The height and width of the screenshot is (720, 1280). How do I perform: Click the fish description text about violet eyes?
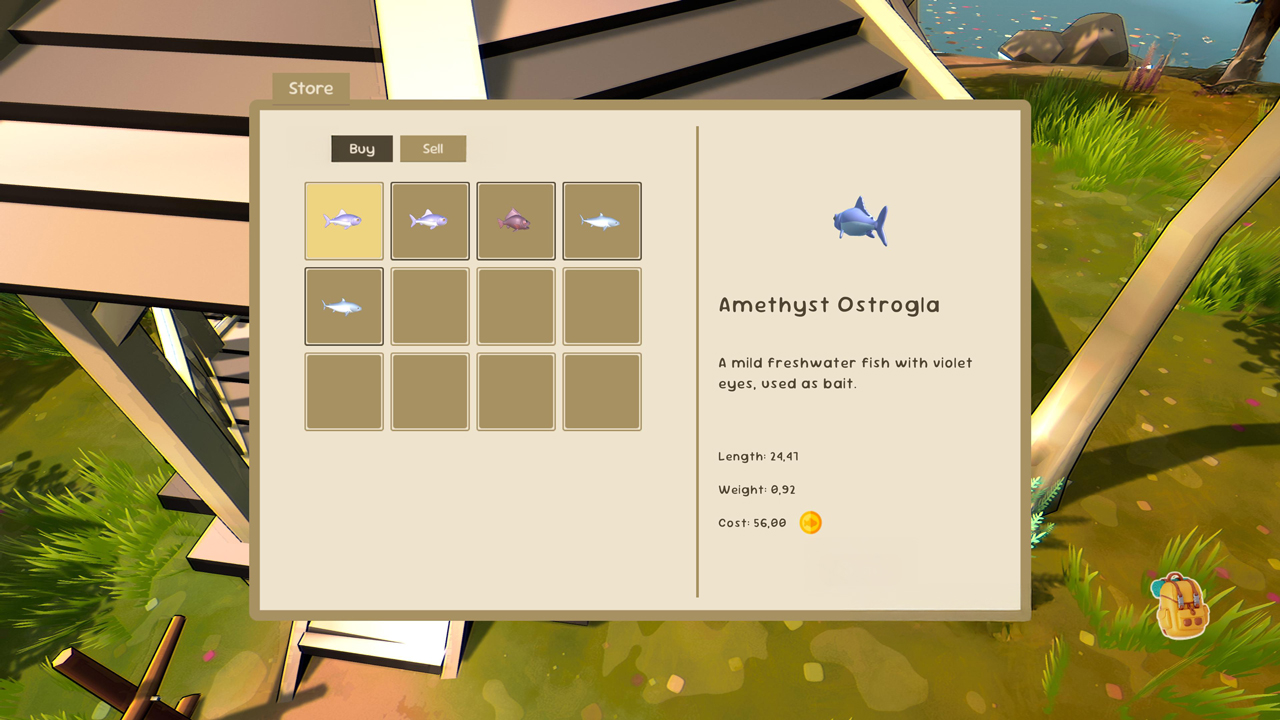coord(843,373)
